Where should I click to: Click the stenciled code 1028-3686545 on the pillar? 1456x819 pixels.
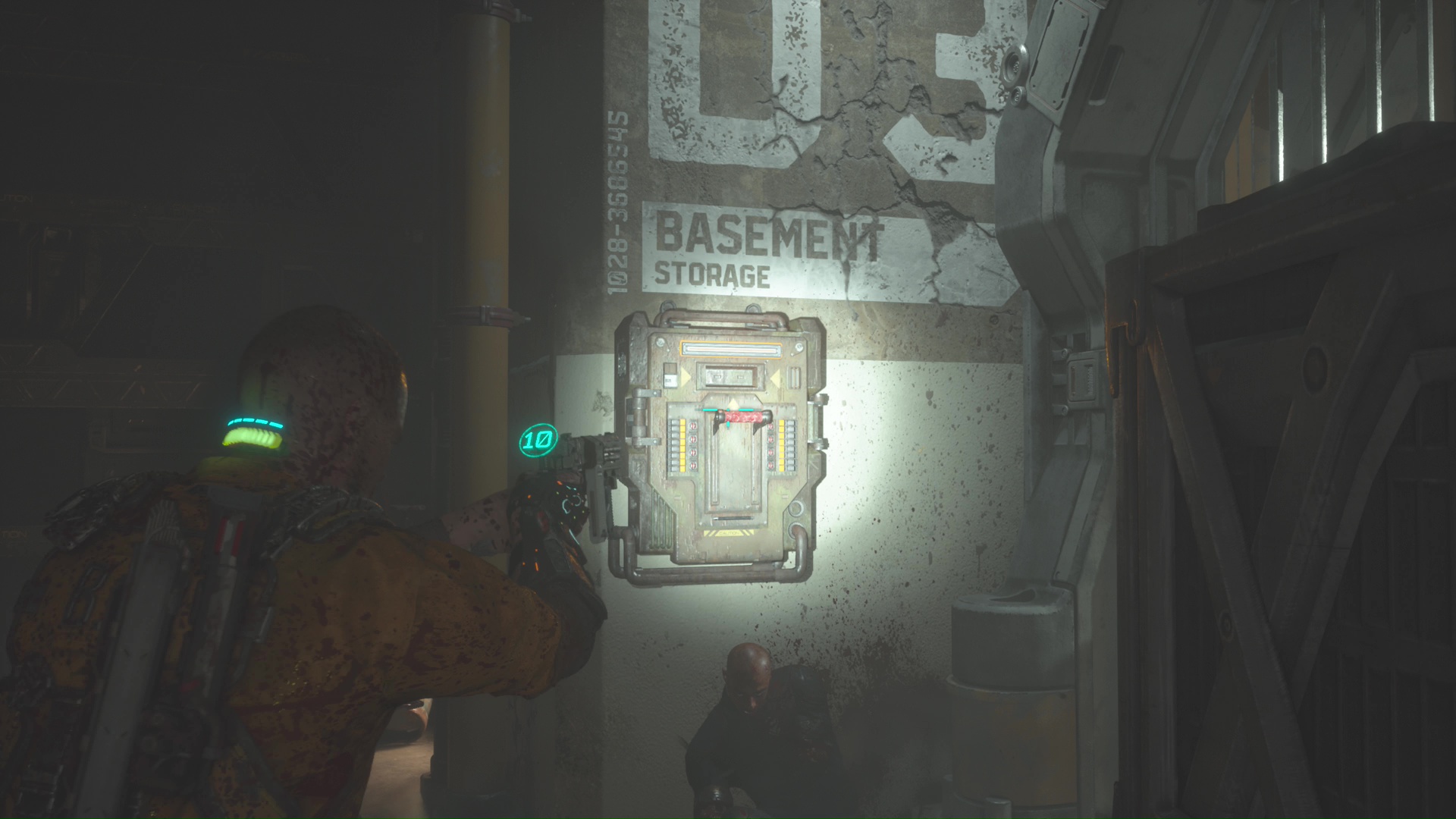pyautogui.click(x=616, y=201)
